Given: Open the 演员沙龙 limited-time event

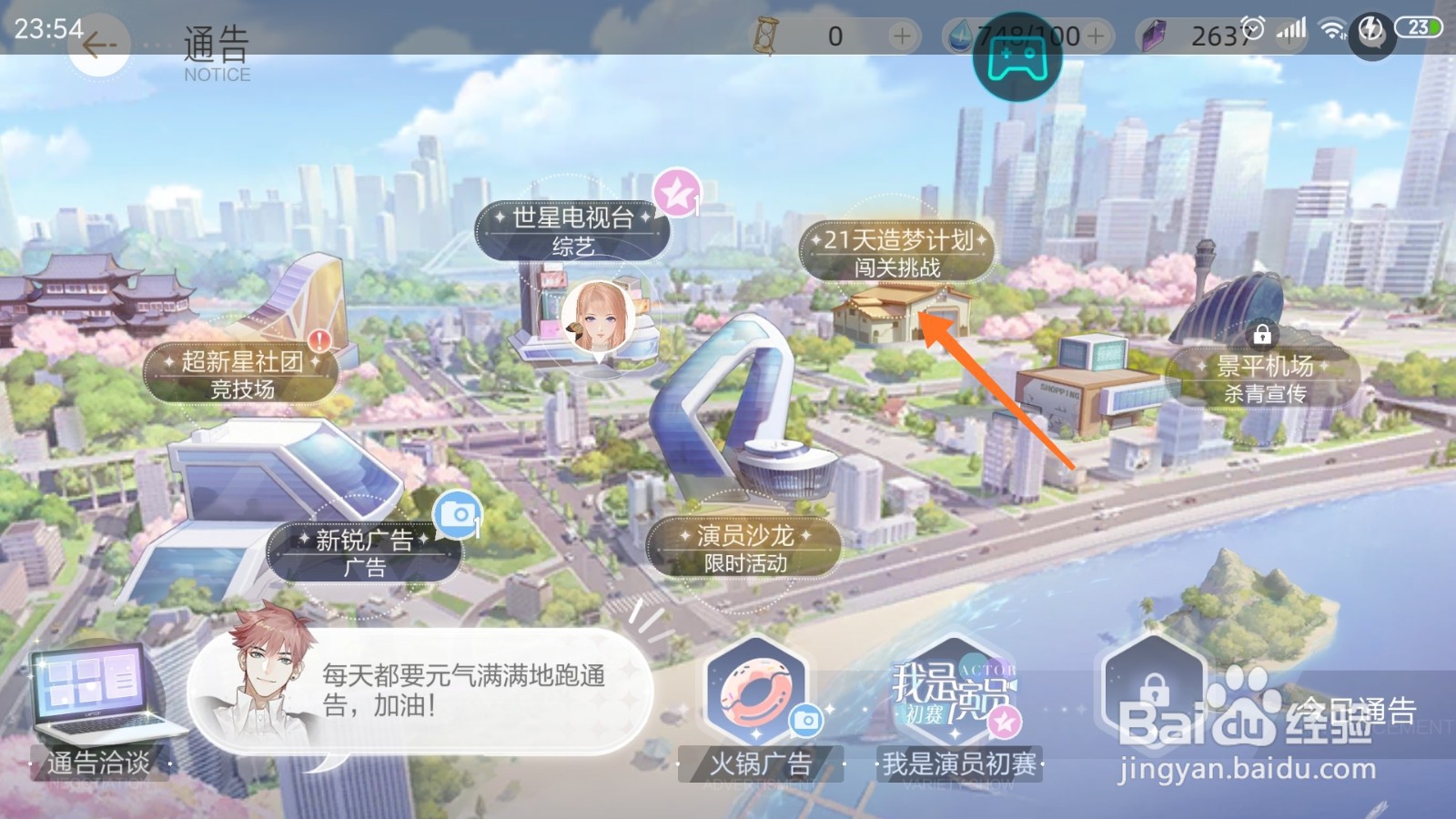Looking at the screenshot, I should tap(744, 548).
